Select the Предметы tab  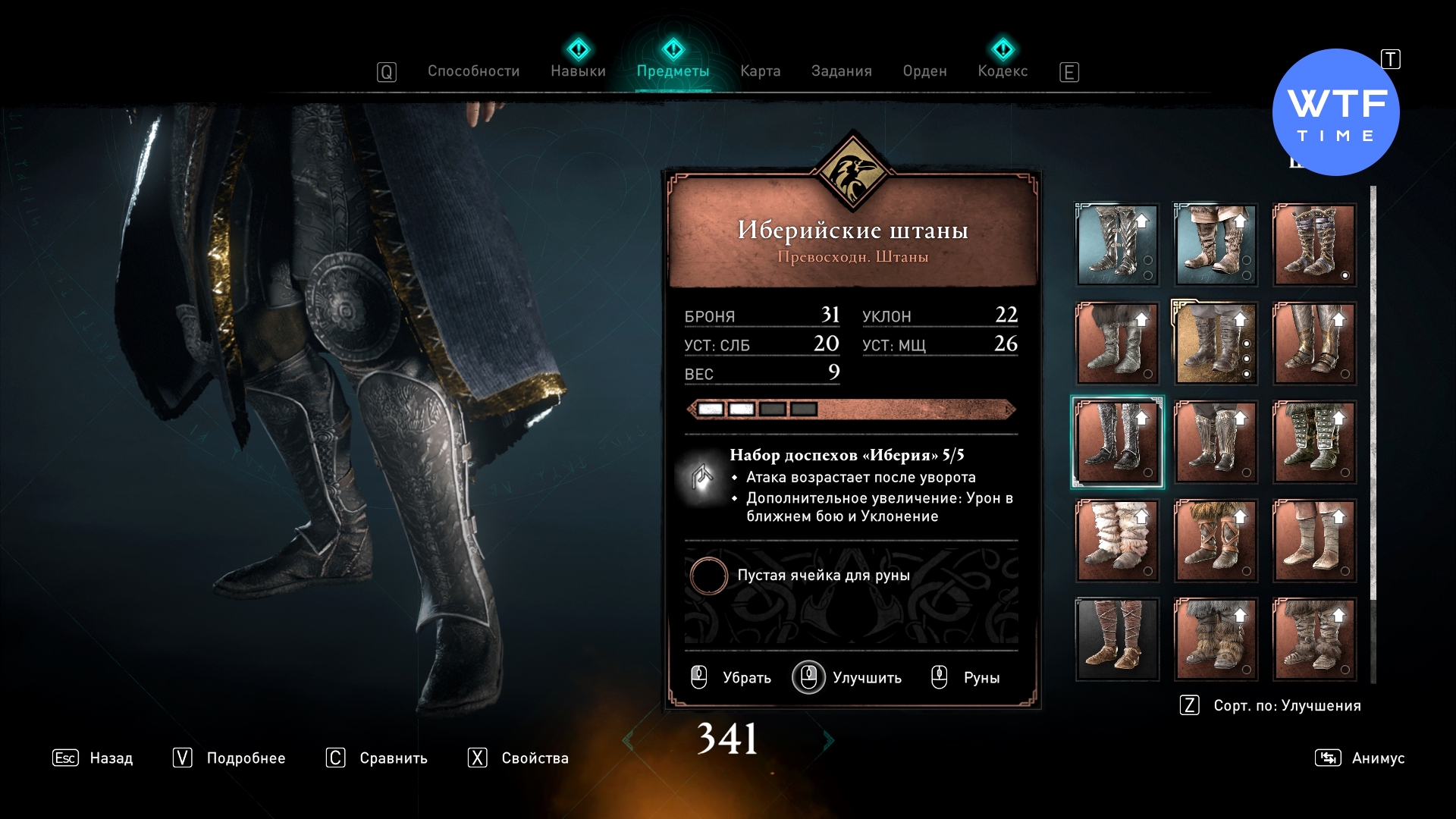tap(673, 71)
